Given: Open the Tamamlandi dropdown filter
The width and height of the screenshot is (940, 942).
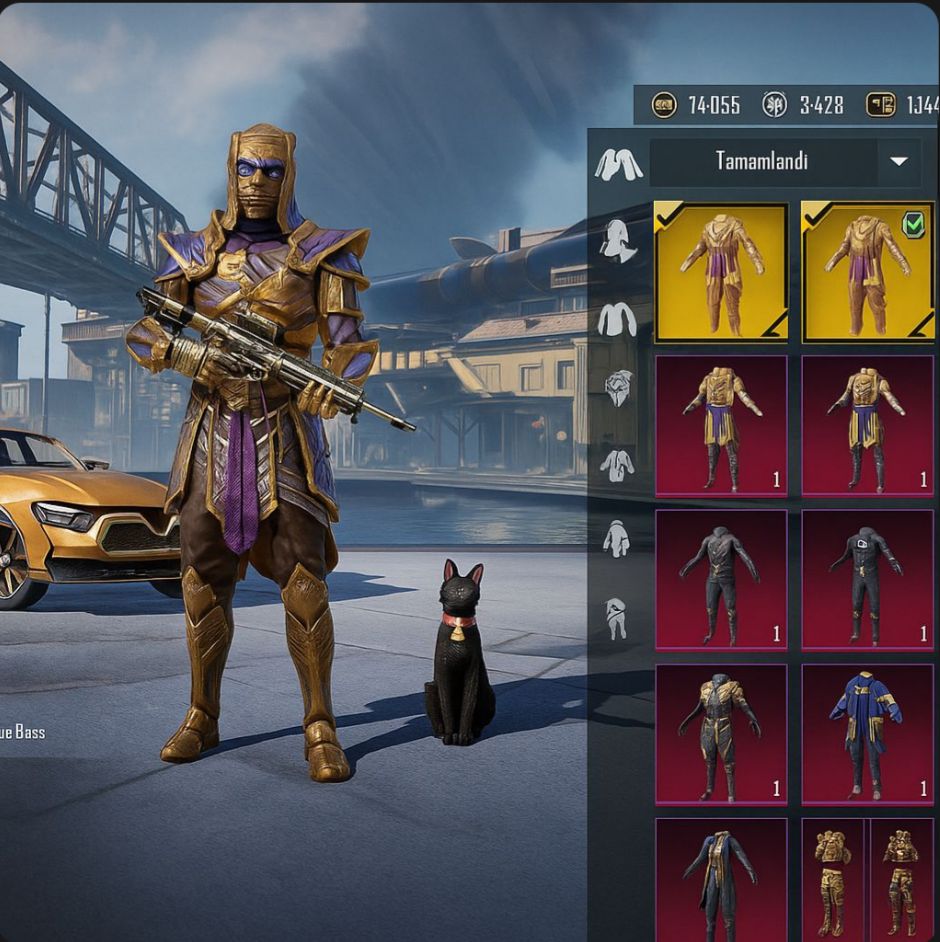Looking at the screenshot, I should tap(898, 162).
